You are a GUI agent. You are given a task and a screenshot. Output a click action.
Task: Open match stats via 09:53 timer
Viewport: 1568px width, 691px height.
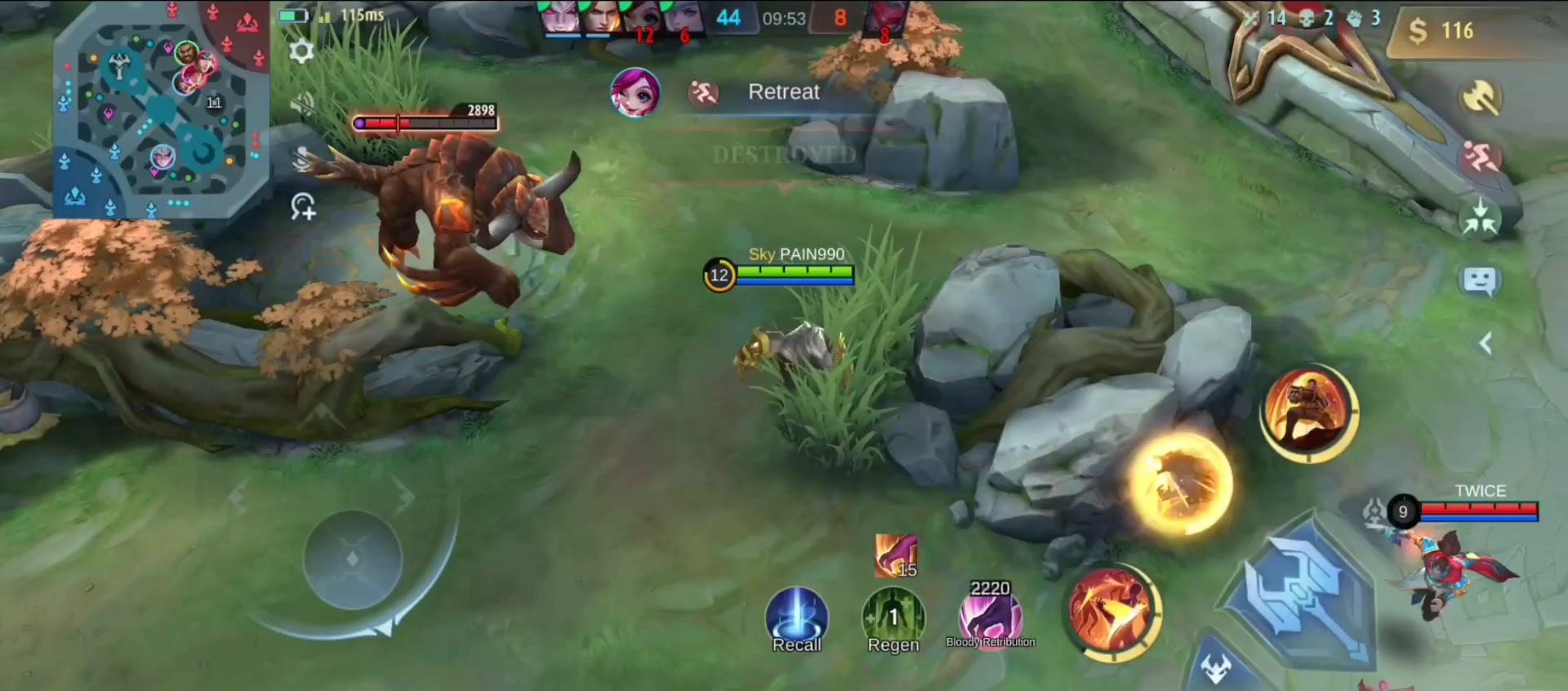[x=784, y=18]
